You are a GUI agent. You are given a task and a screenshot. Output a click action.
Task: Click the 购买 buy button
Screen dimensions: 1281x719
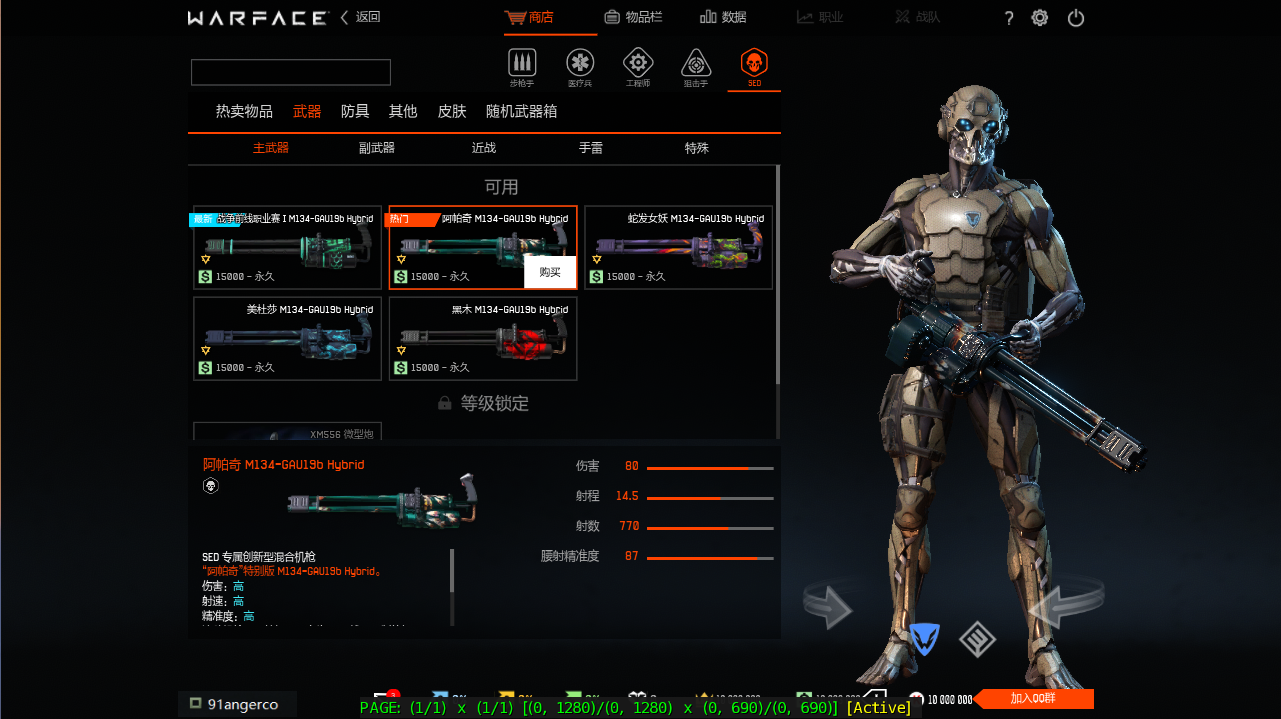550,272
